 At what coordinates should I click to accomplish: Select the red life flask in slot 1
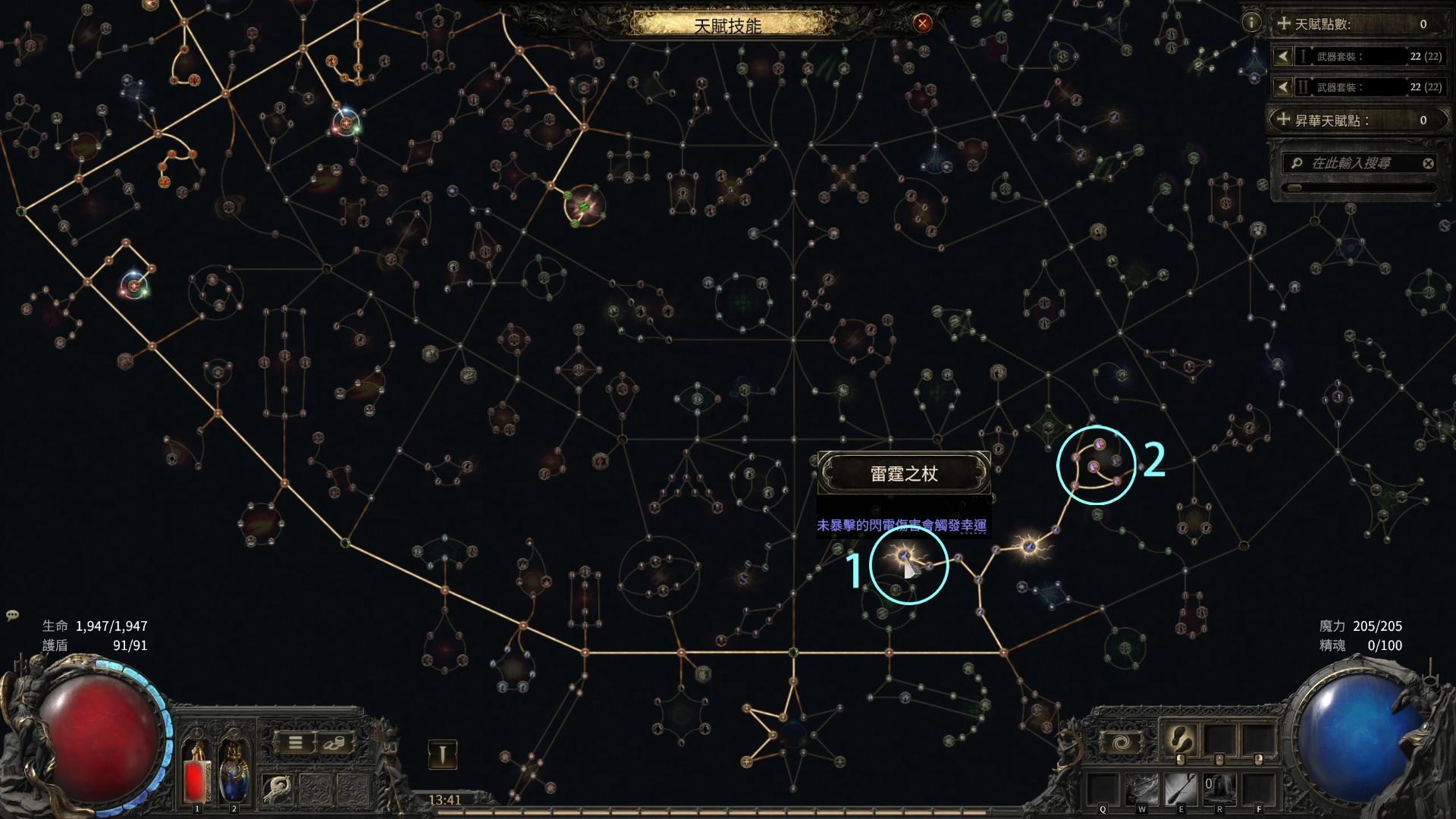tap(196, 779)
